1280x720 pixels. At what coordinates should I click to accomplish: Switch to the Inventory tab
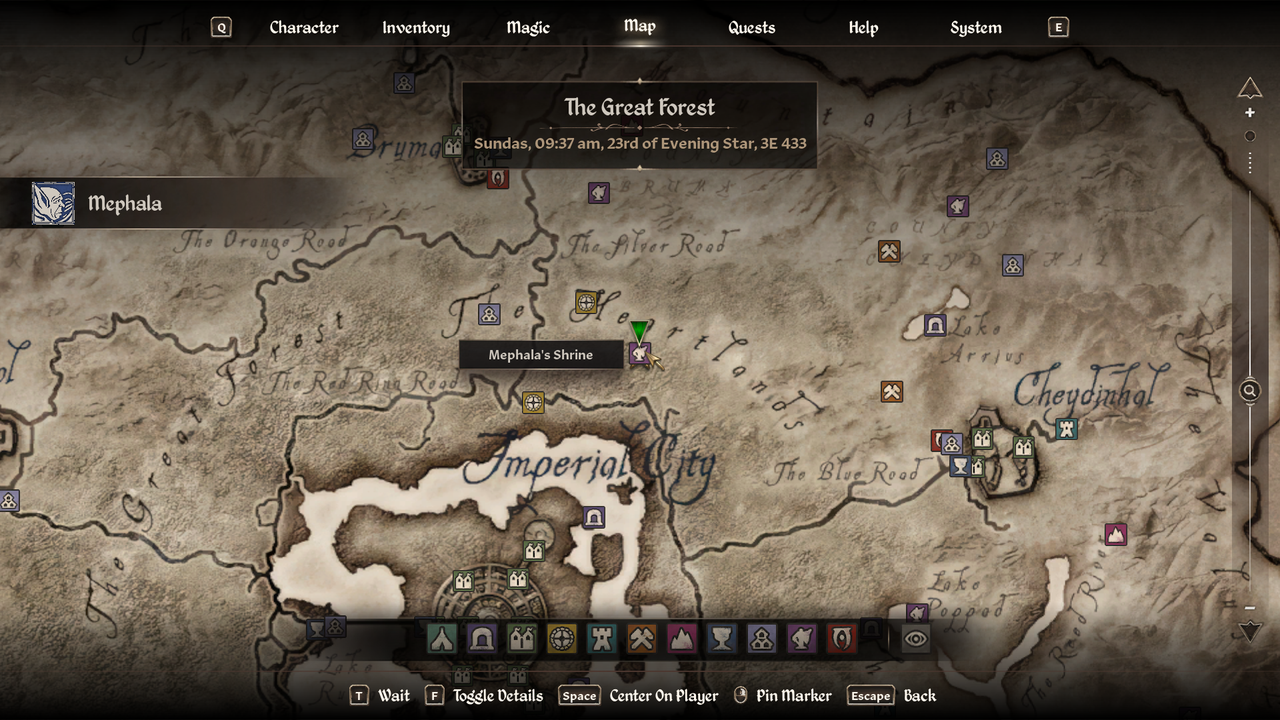pyautogui.click(x=416, y=28)
